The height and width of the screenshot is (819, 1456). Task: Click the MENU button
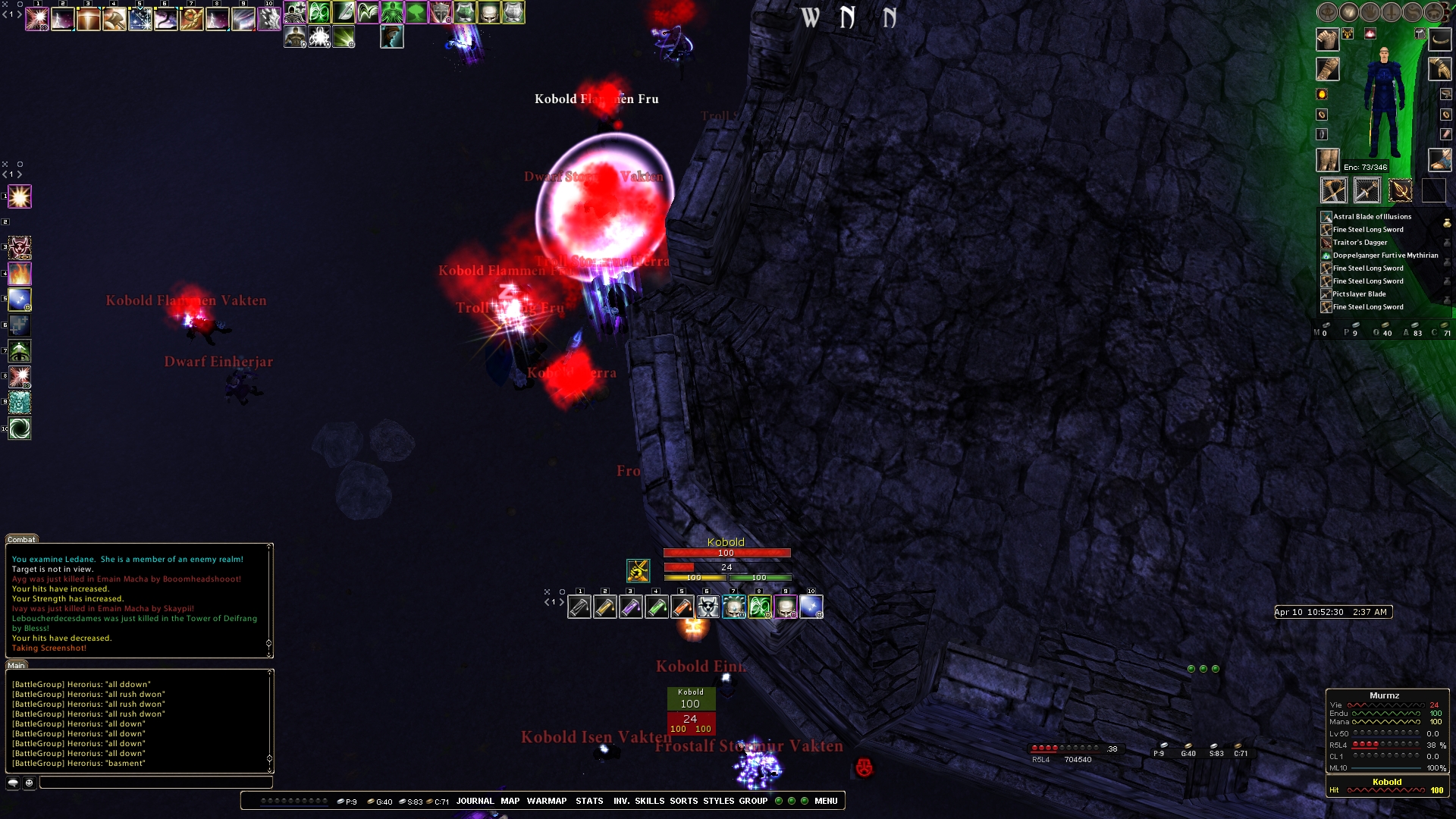(x=826, y=801)
